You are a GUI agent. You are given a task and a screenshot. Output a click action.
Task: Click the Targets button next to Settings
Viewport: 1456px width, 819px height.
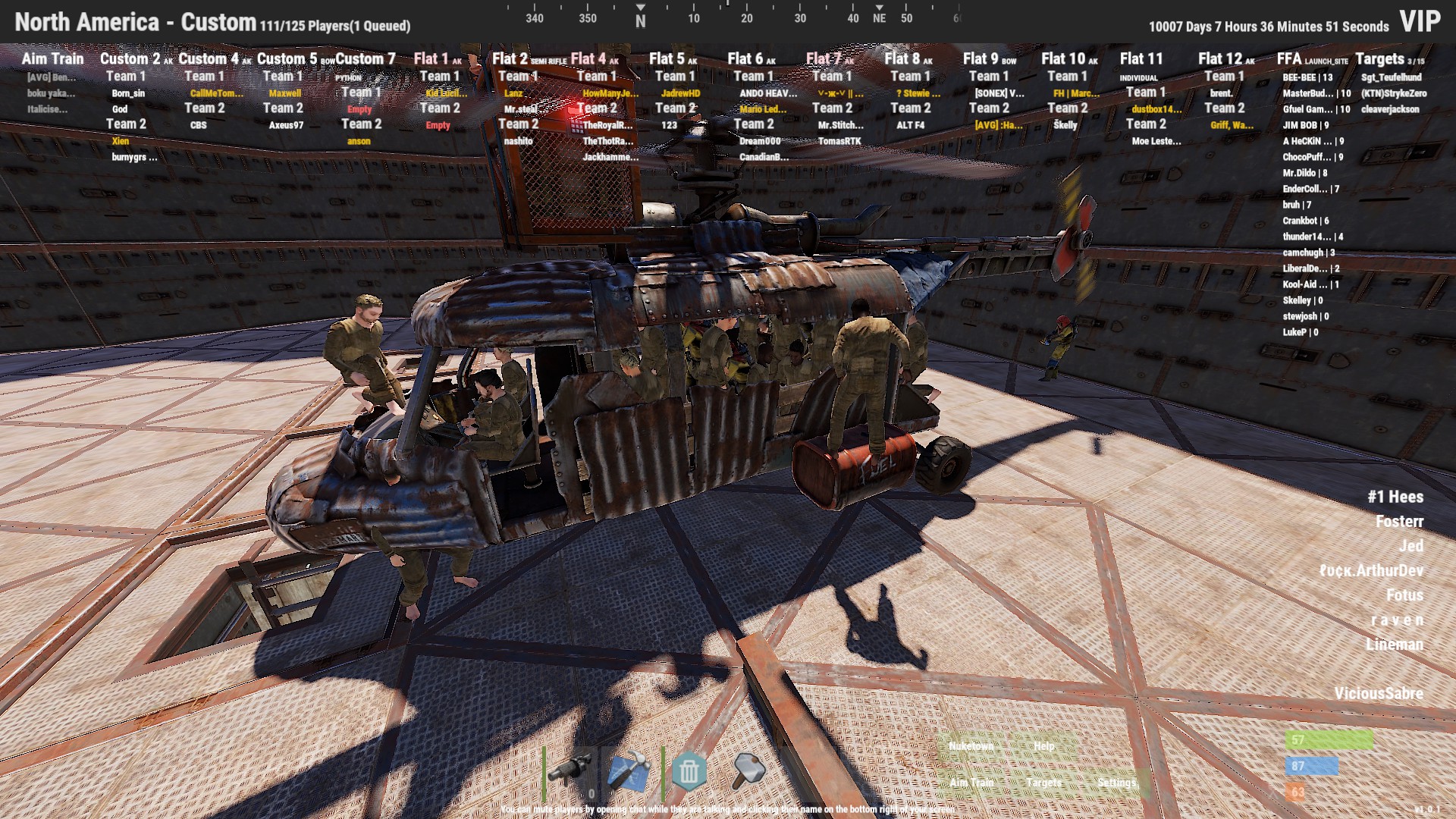pos(1044,783)
